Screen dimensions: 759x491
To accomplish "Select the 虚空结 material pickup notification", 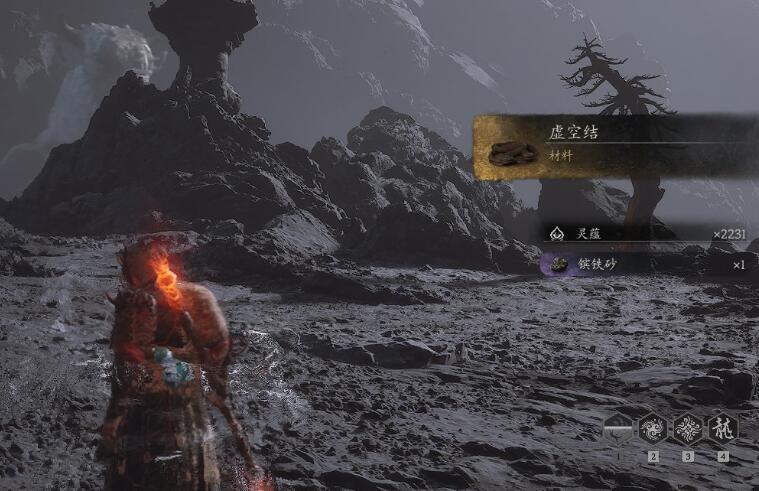I will (610, 147).
